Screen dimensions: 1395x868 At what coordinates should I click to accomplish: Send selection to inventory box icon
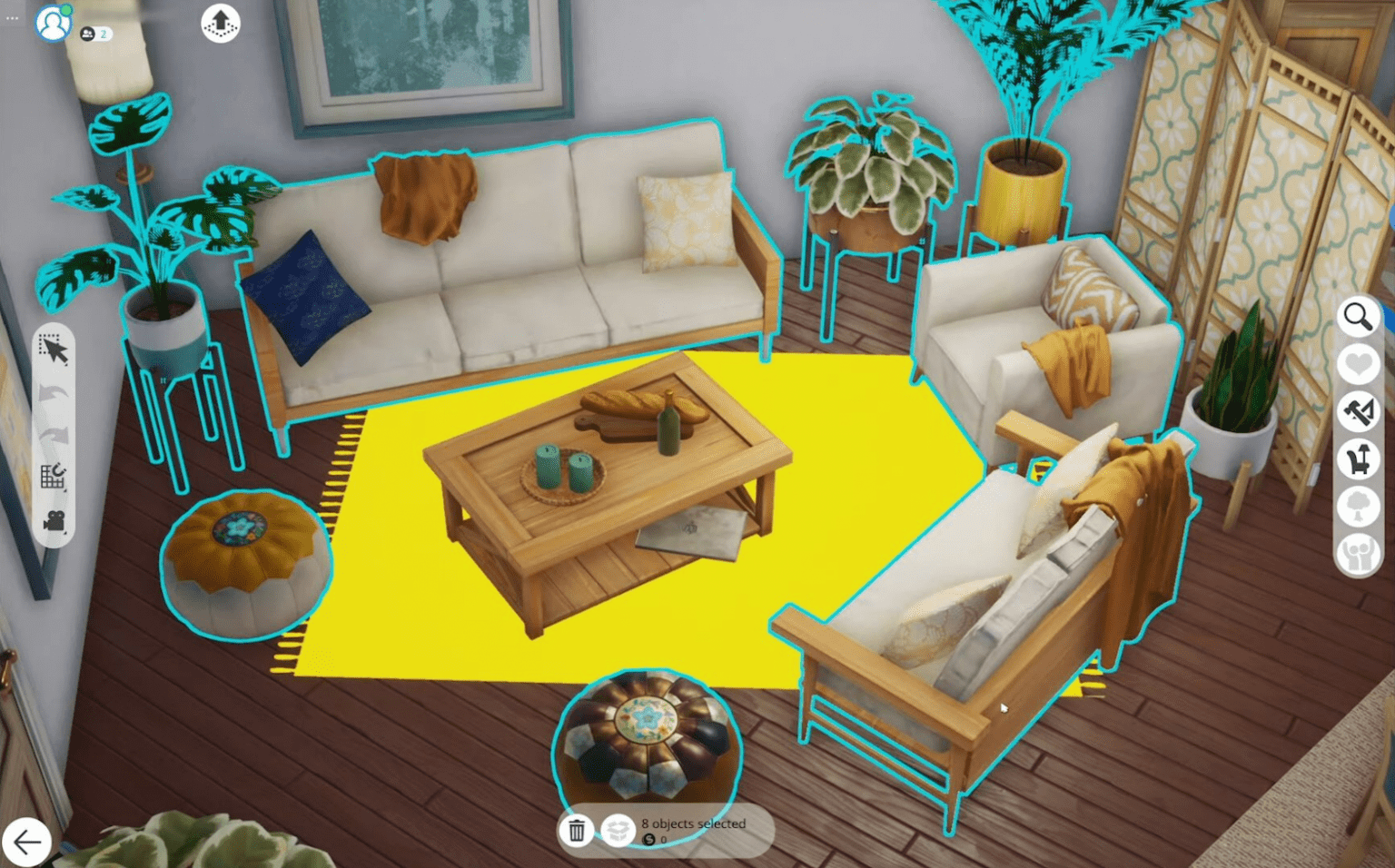(x=620, y=830)
